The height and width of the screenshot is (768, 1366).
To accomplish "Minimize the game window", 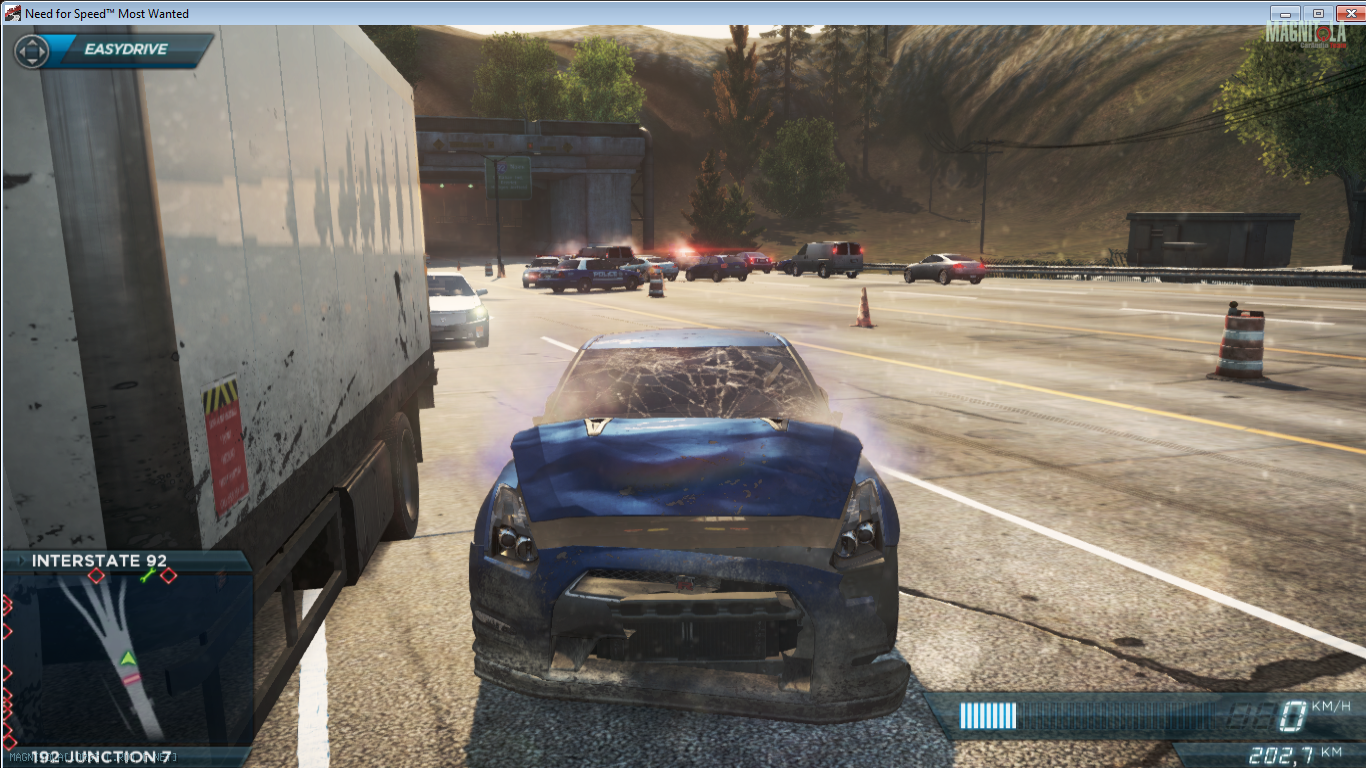I will click(1285, 13).
